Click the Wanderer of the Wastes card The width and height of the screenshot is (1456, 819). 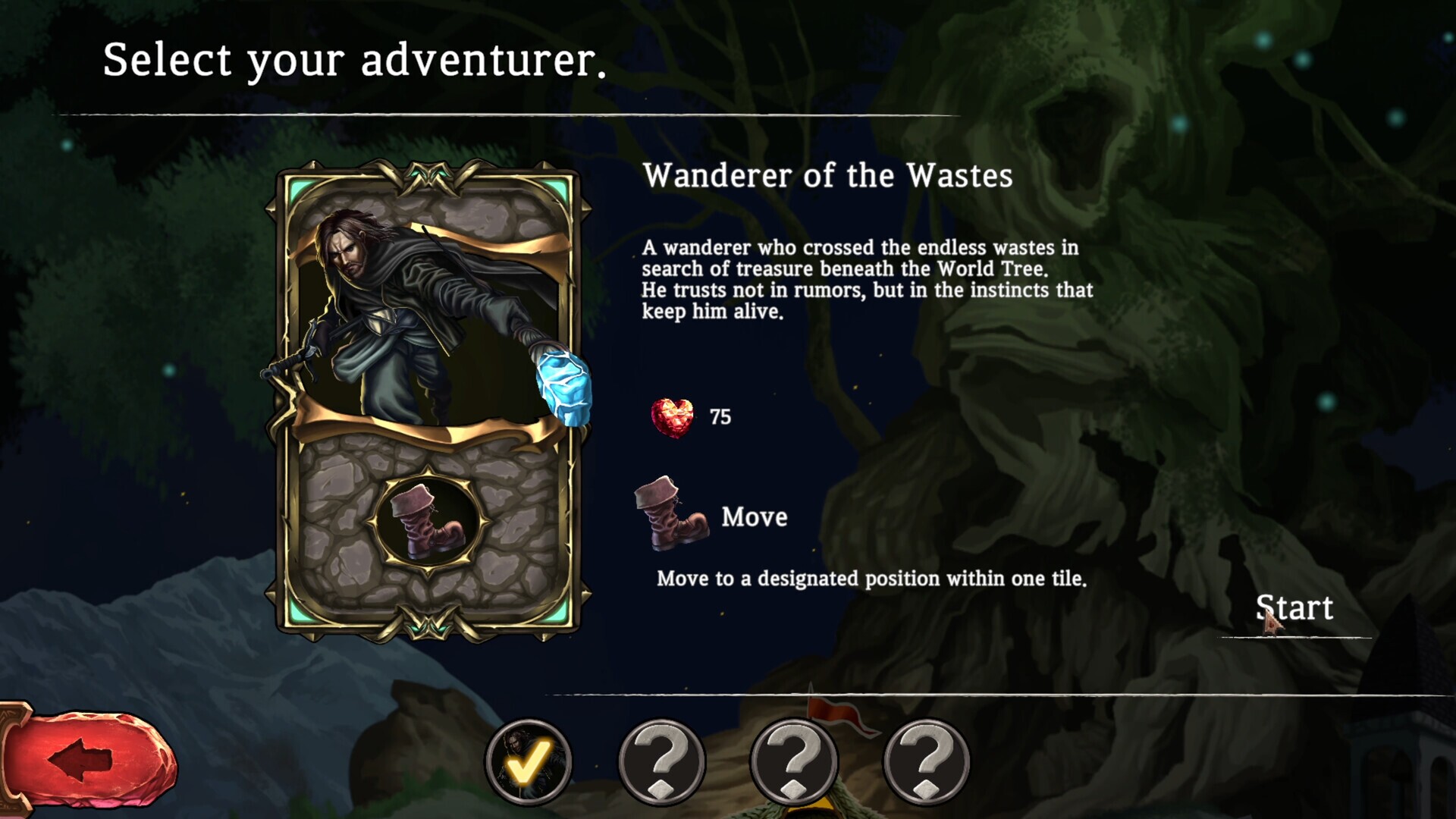428,400
